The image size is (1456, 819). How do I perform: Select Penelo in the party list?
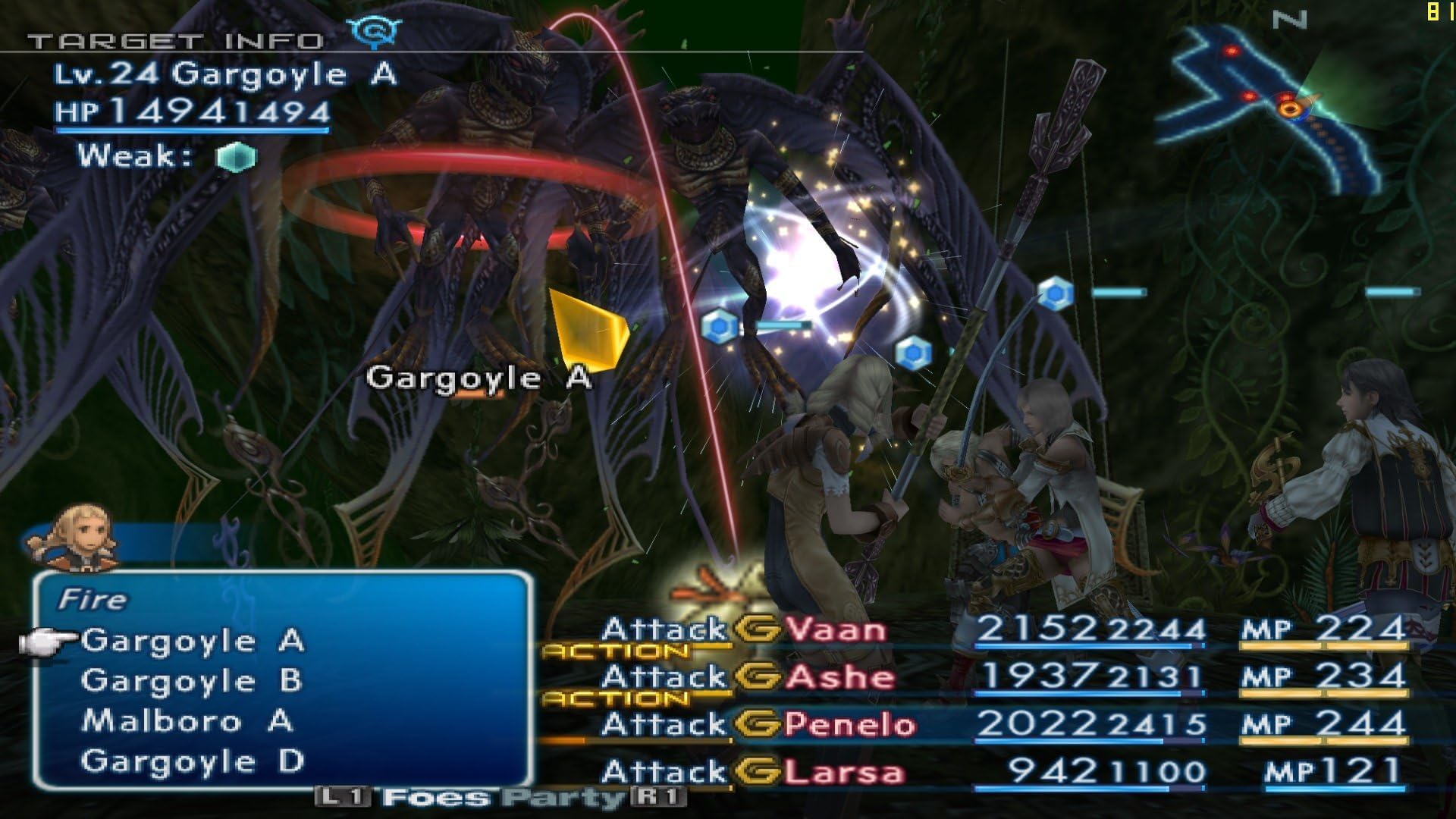point(849,725)
